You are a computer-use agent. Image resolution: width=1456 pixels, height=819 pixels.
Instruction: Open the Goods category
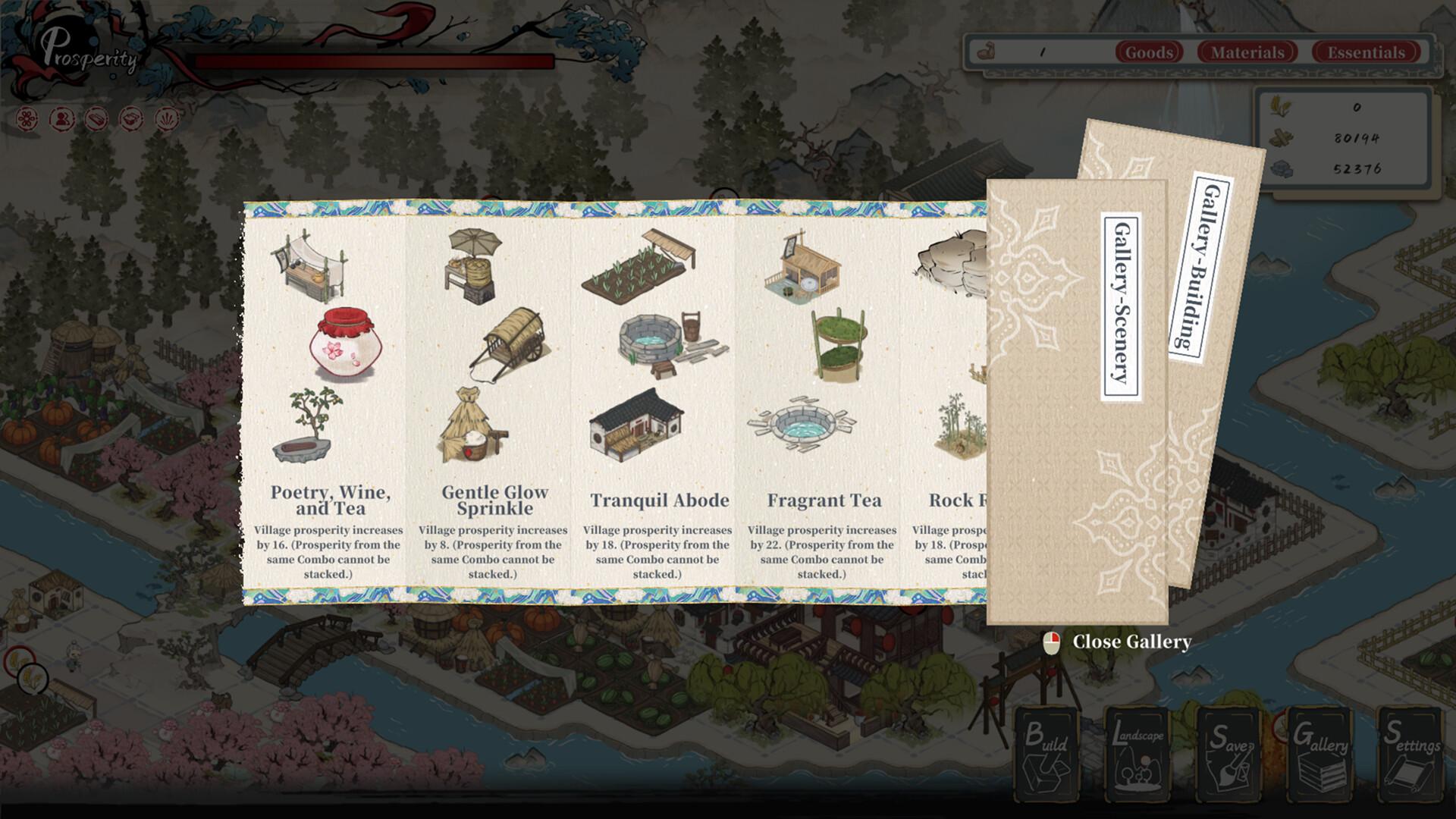[x=1150, y=52]
